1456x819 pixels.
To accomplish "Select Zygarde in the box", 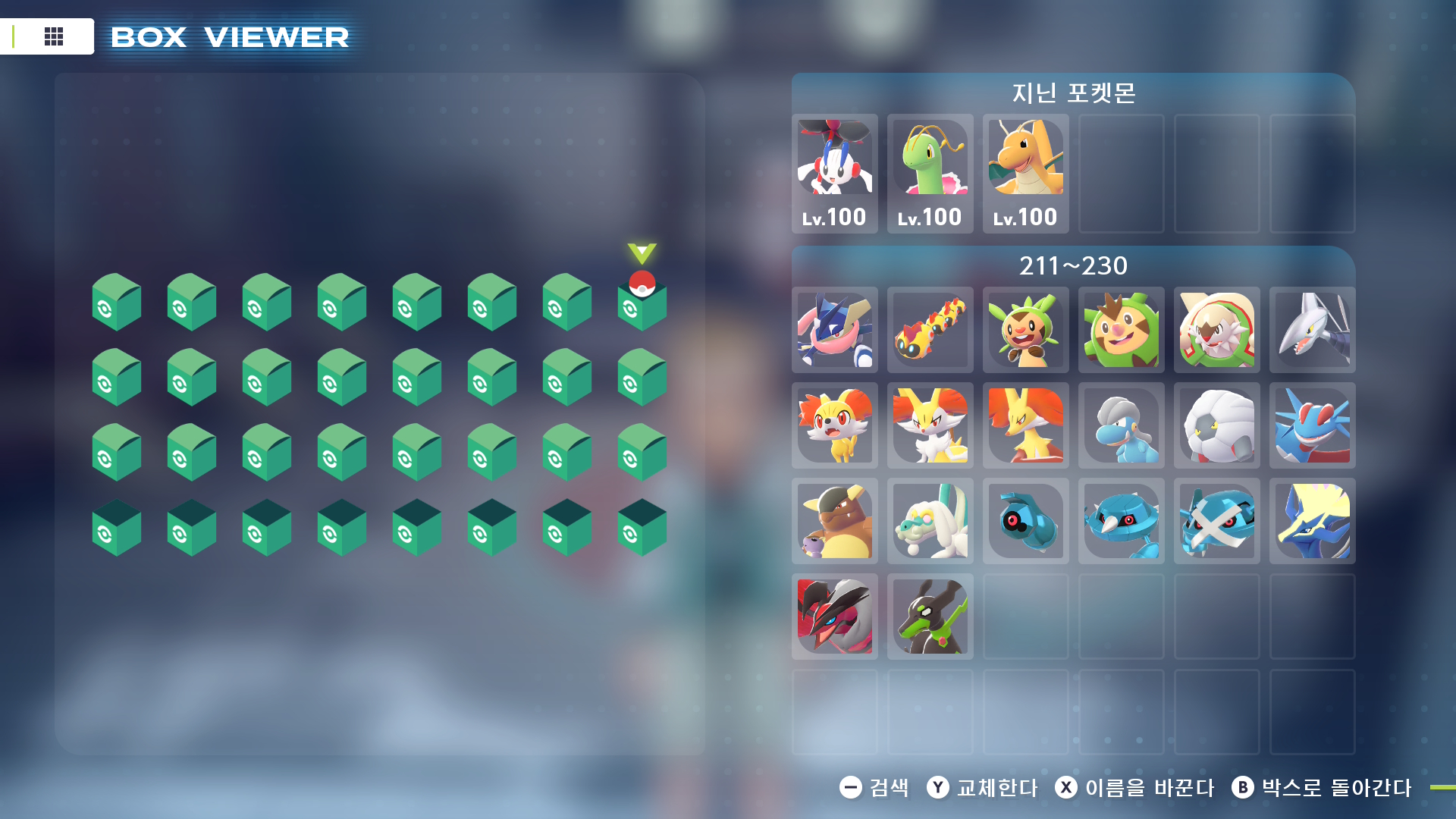I will 930,617.
